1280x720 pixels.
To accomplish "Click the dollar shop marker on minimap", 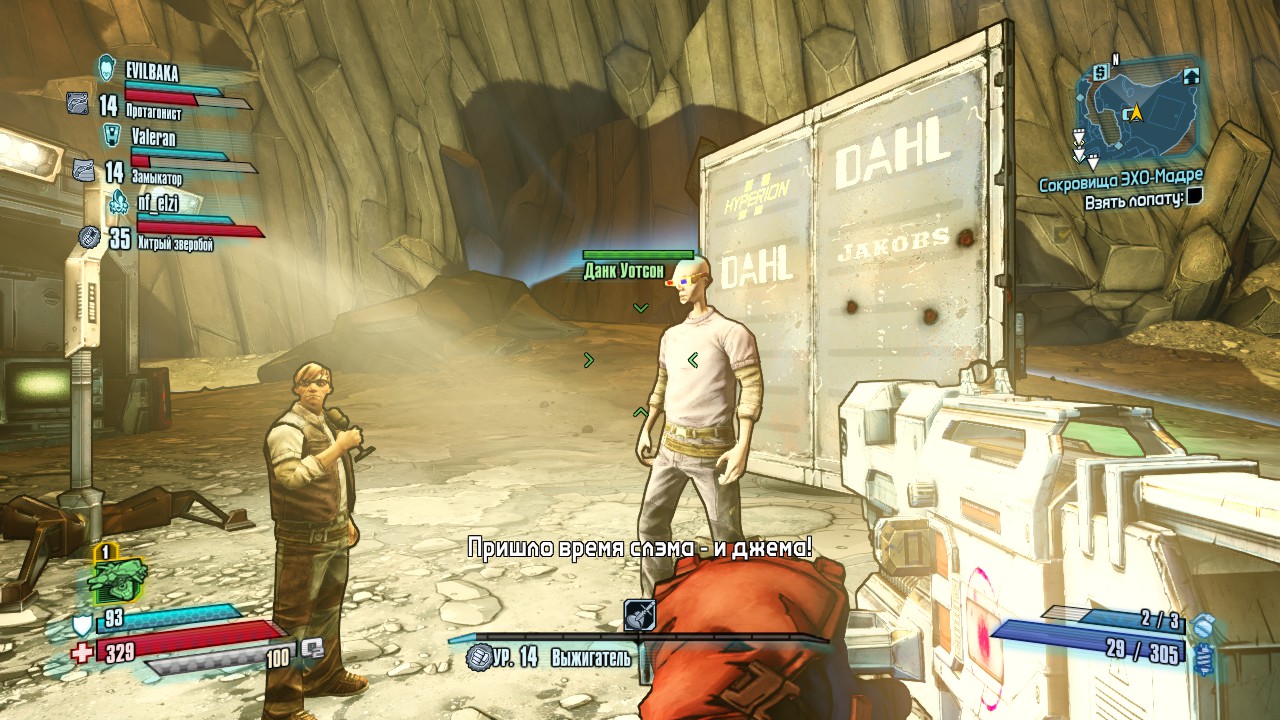I will click(1100, 71).
